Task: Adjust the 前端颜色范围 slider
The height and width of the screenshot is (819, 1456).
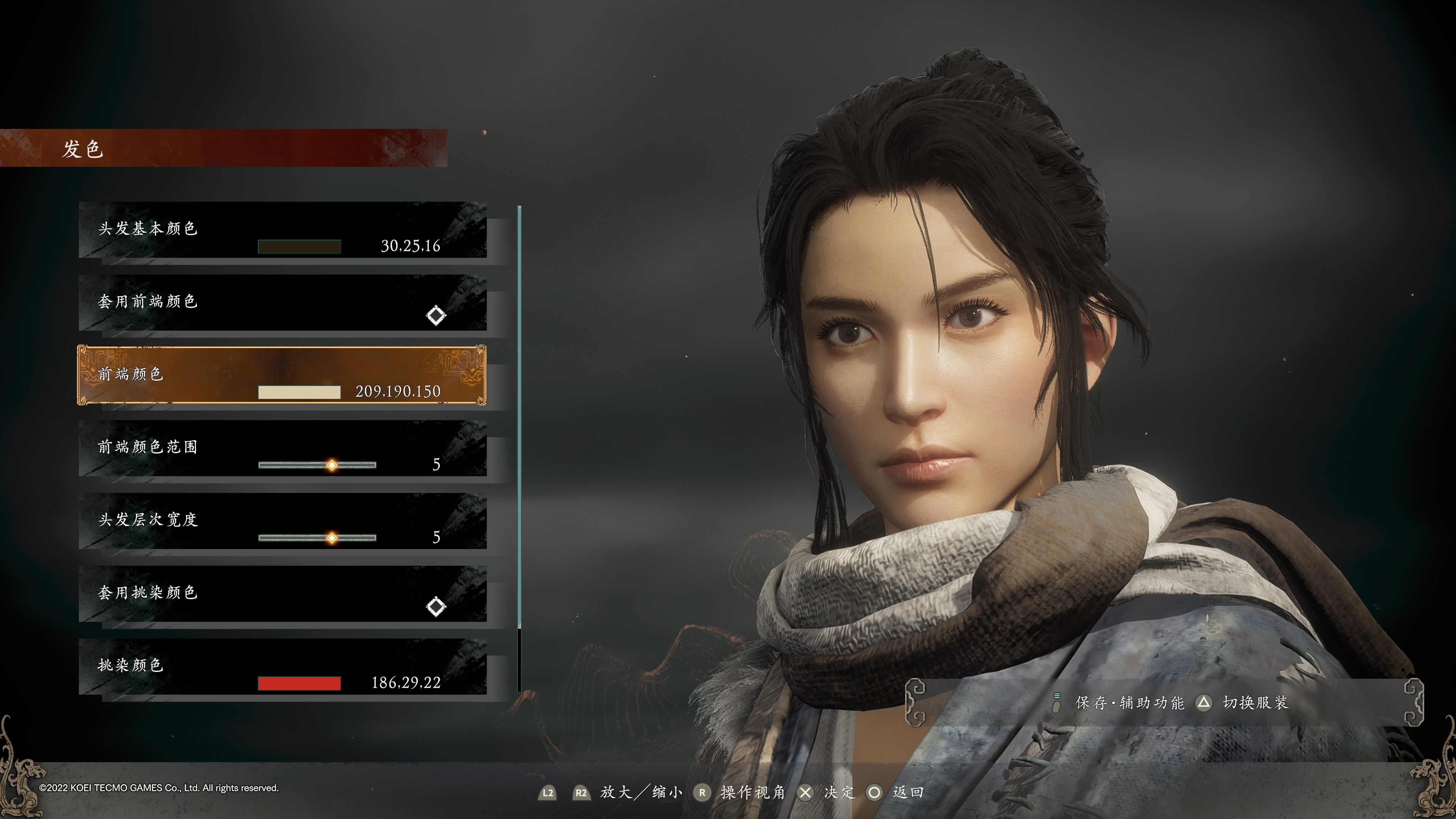Action: coord(332,465)
